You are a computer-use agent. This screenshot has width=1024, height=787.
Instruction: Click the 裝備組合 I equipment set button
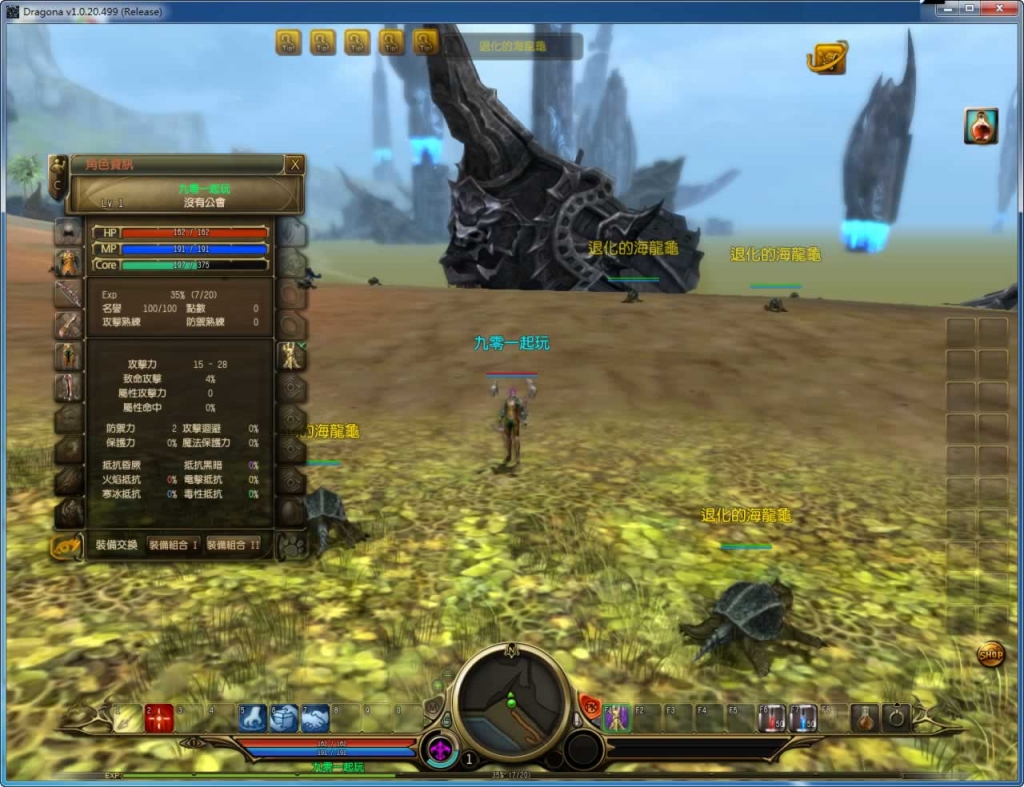(x=174, y=545)
